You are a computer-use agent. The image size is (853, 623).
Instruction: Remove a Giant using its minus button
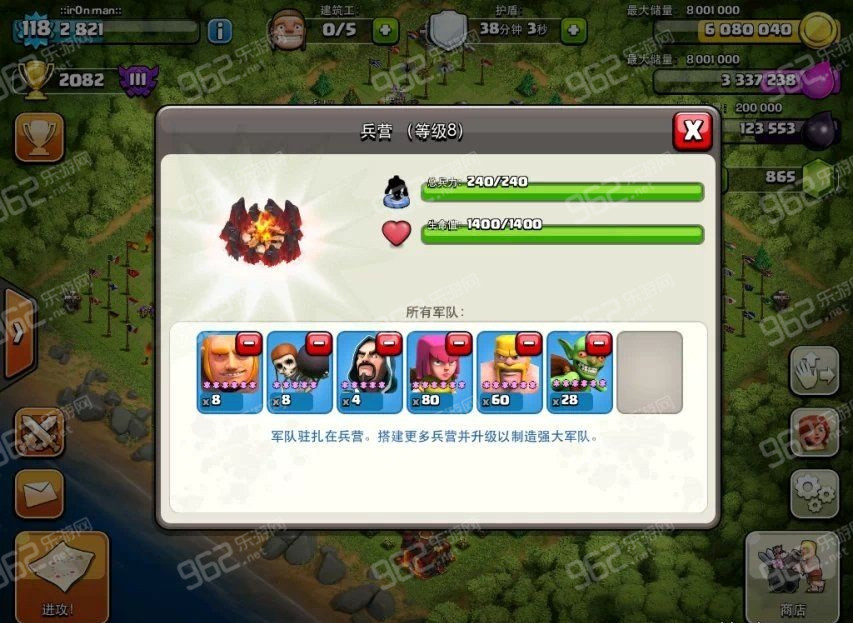[249, 344]
